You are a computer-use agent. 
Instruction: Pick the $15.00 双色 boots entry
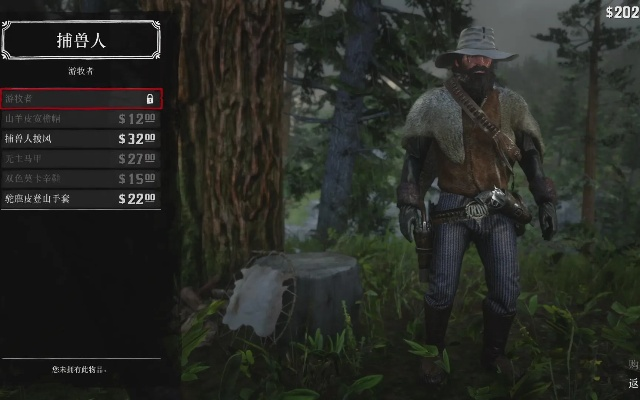click(81, 179)
